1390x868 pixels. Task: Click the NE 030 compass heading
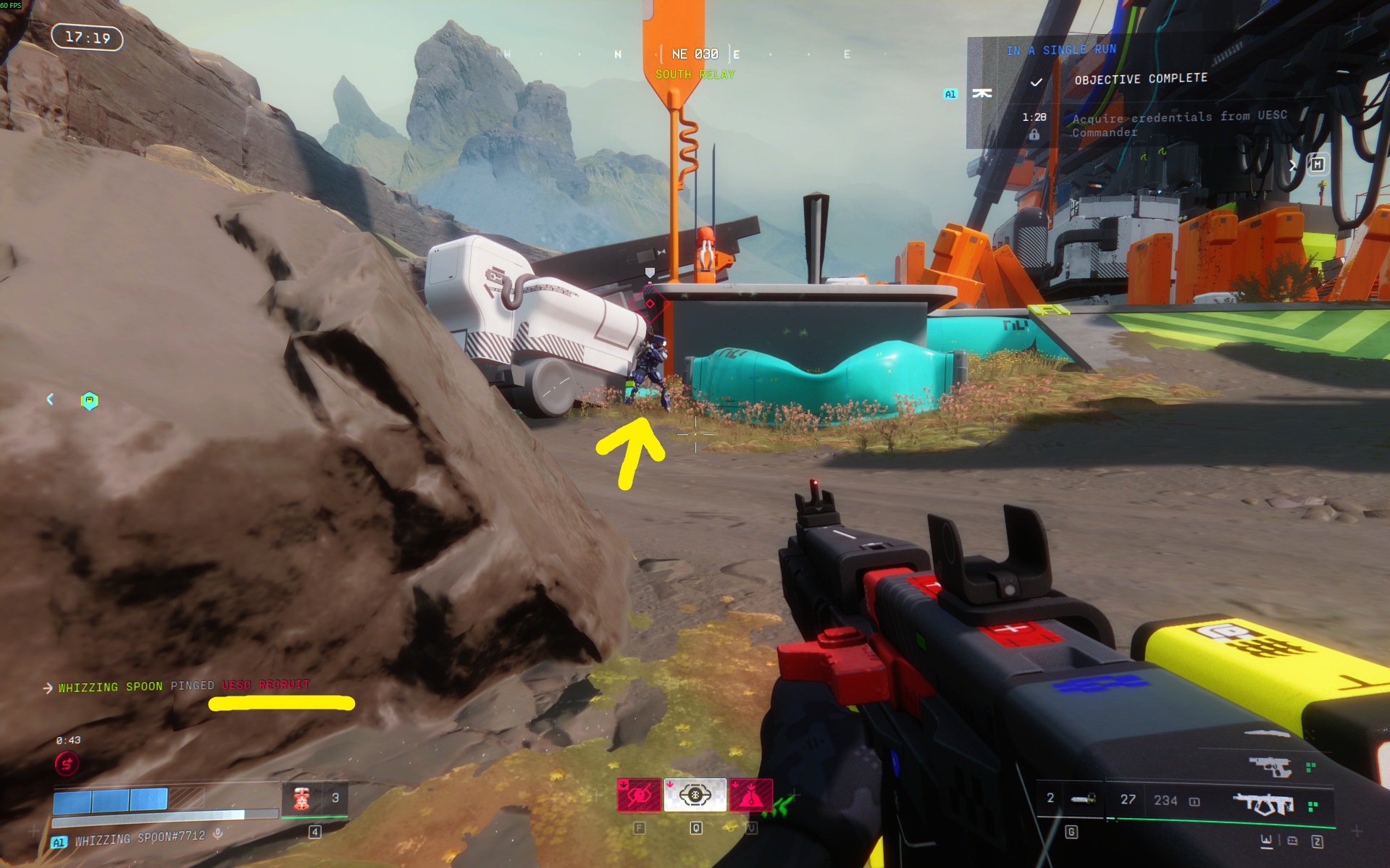coord(695,54)
